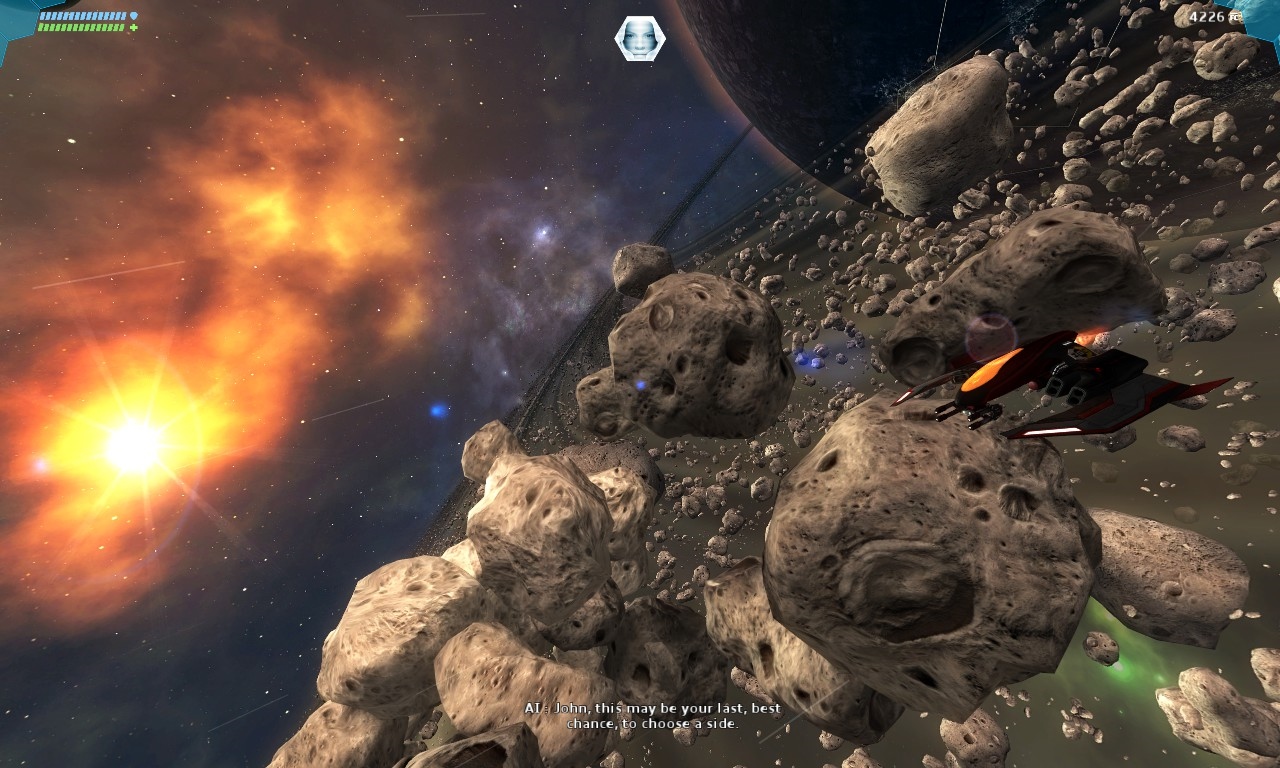Screen dimensions: 1280x768
Task: Click the Cortana AI portrait hexagon
Action: click(640, 37)
